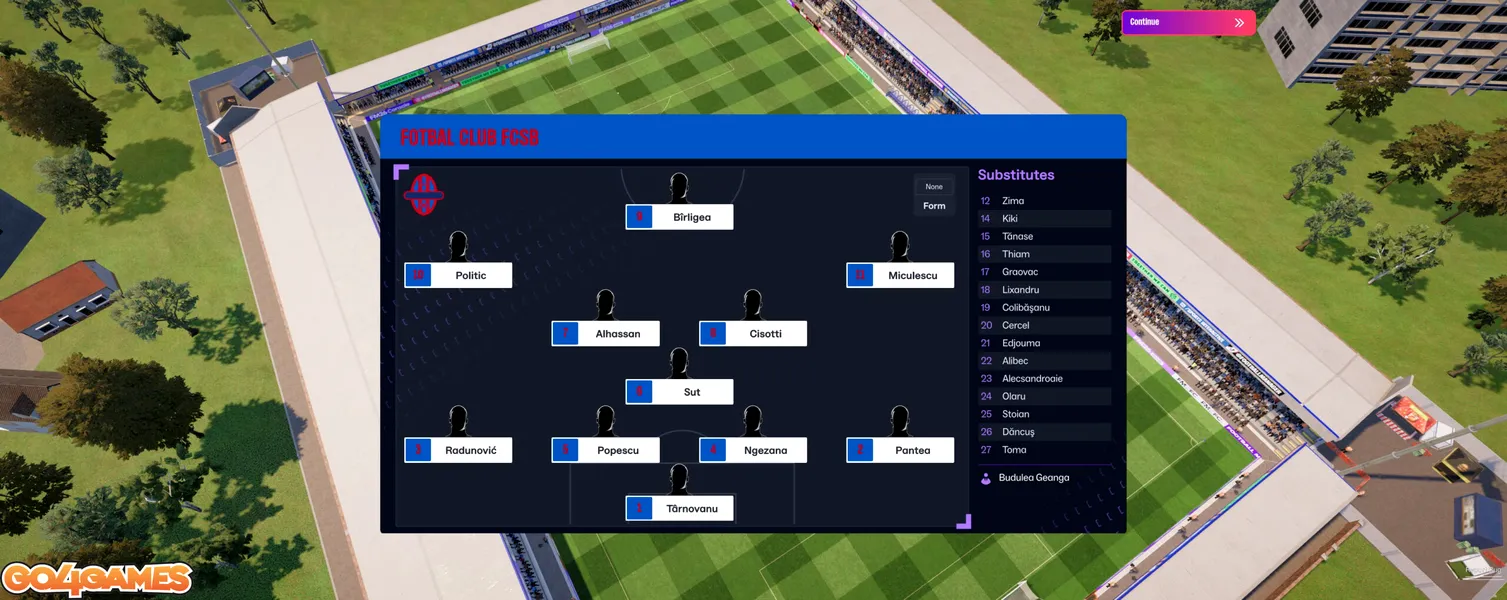Image resolution: width=1507 pixels, height=600 pixels.
Task: Click manager Budulea Geanga's name
Action: pyautogui.click(x=1033, y=478)
